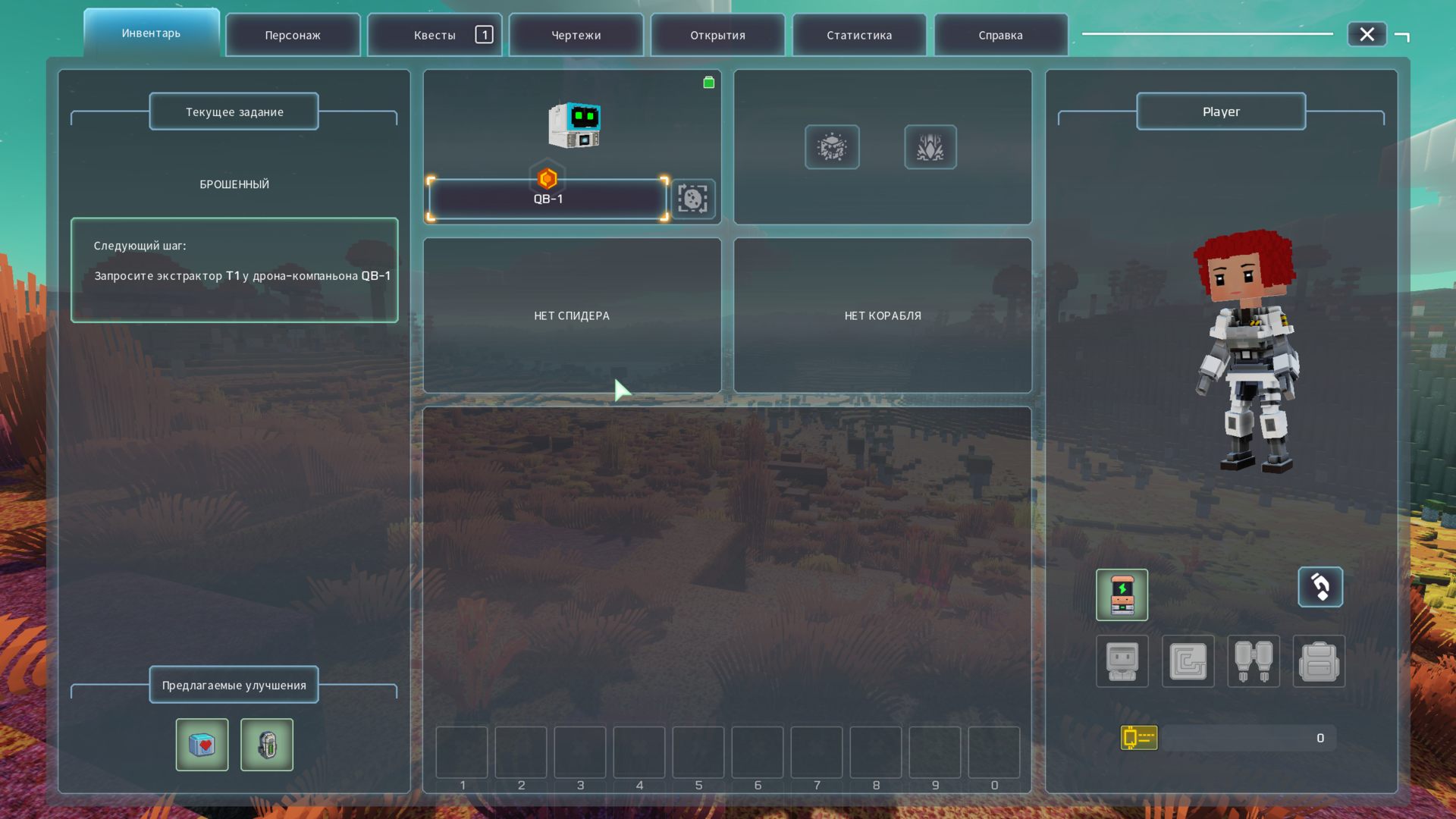The height and width of the screenshot is (819, 1456).
Task: Select the binoculars equipment slot icon
Action: click(x=1254, y=661)
